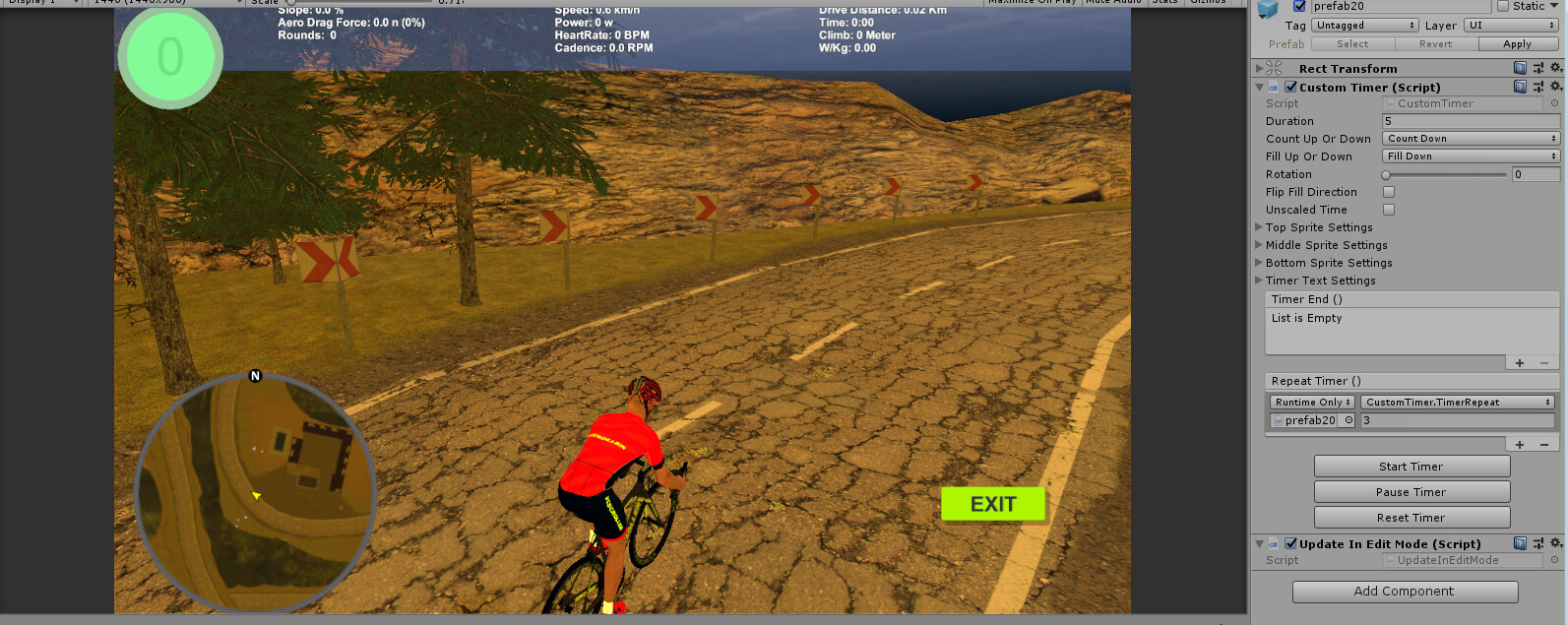Toggle the Unscaled Time checkbox
Viewport: 1568px width, 625px height.
point(1389,210)
